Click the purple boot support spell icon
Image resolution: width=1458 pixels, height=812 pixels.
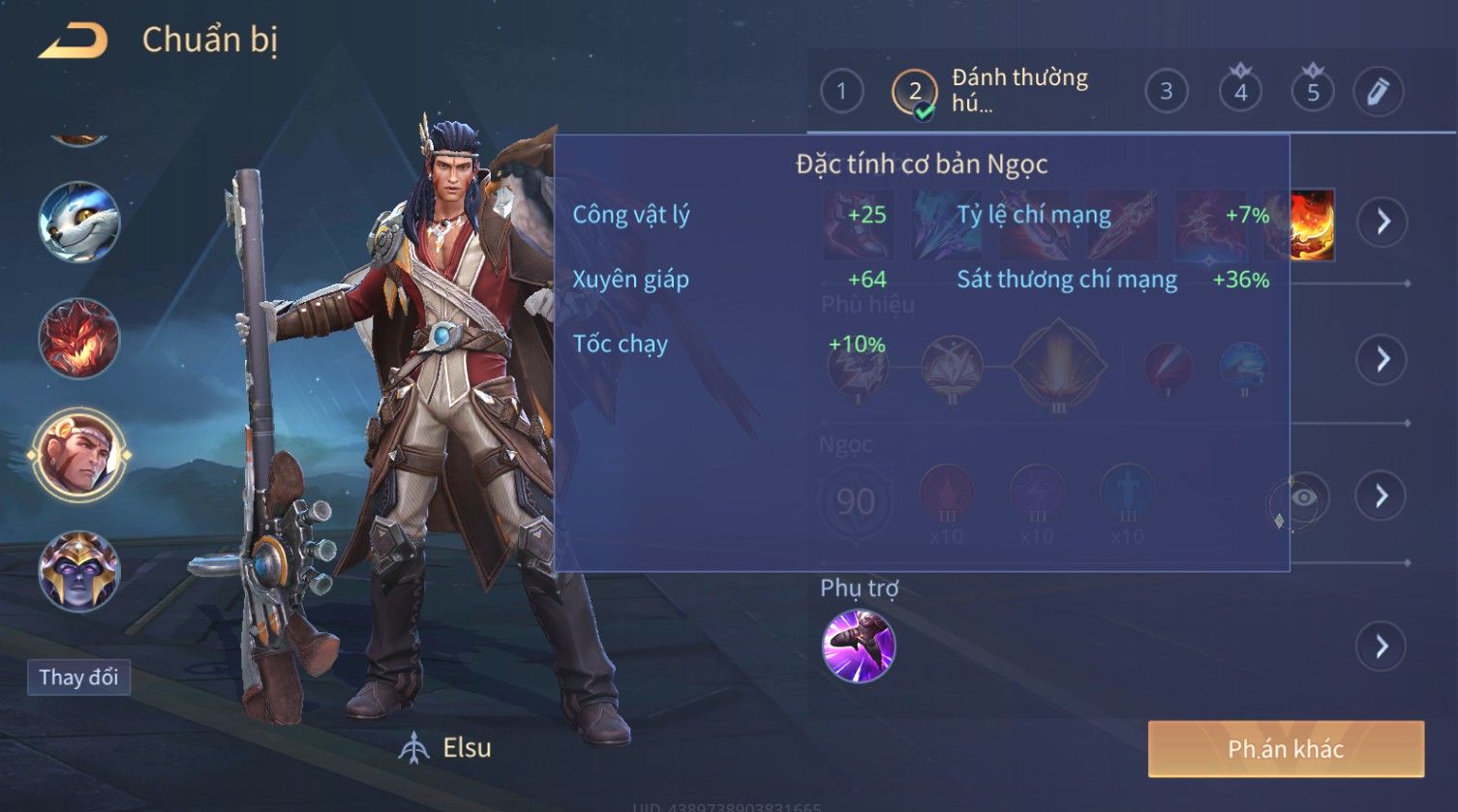(858, 646)
